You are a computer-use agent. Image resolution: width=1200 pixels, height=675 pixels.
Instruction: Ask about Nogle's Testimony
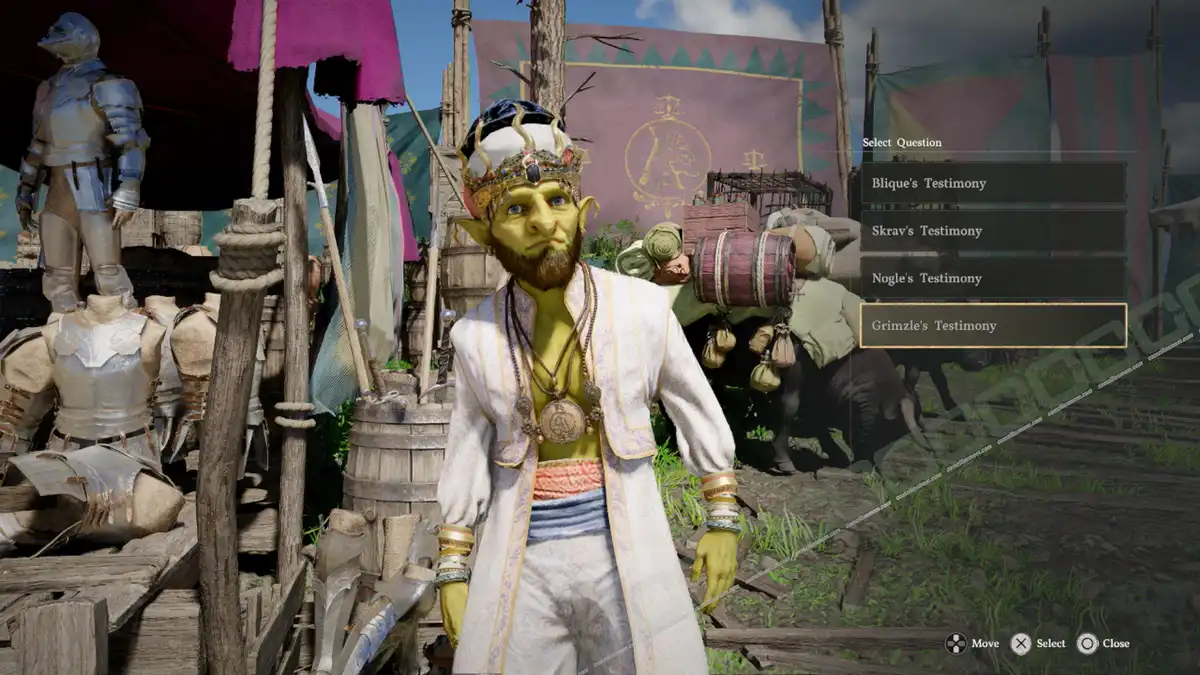pyautogui.click(x=992, y=278)
